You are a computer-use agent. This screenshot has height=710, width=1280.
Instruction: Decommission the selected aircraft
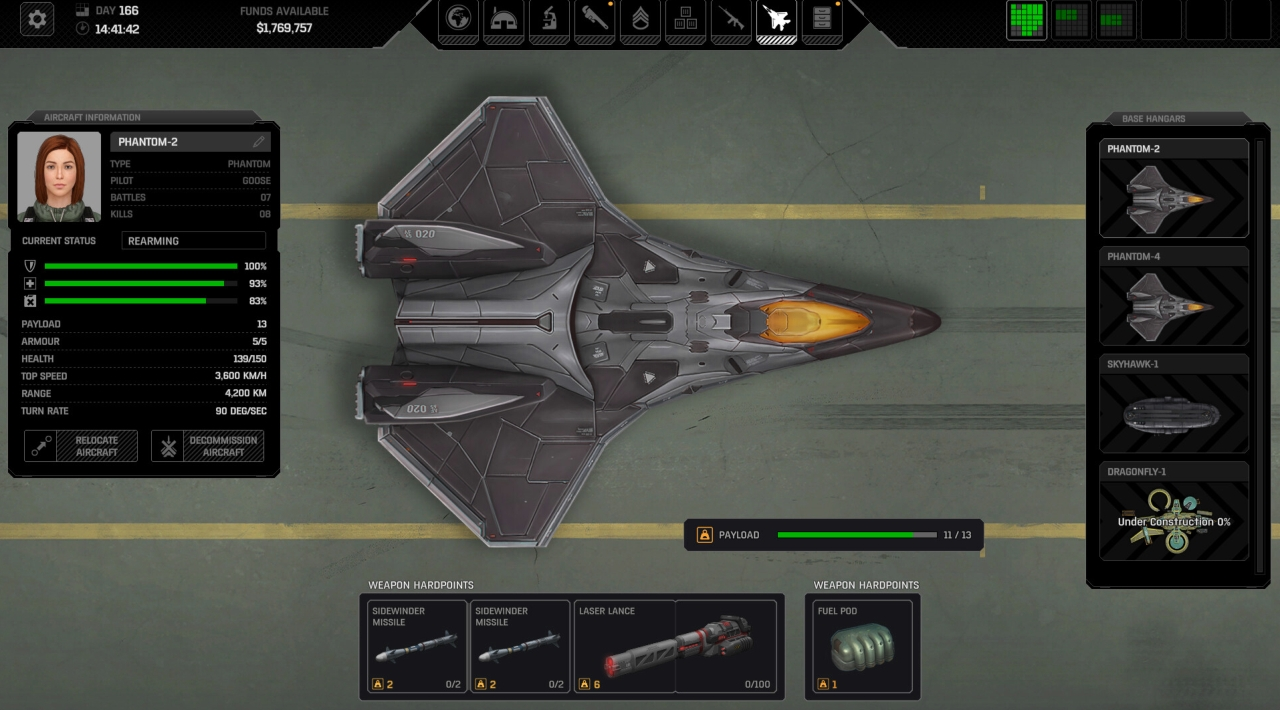coord(208,446)
